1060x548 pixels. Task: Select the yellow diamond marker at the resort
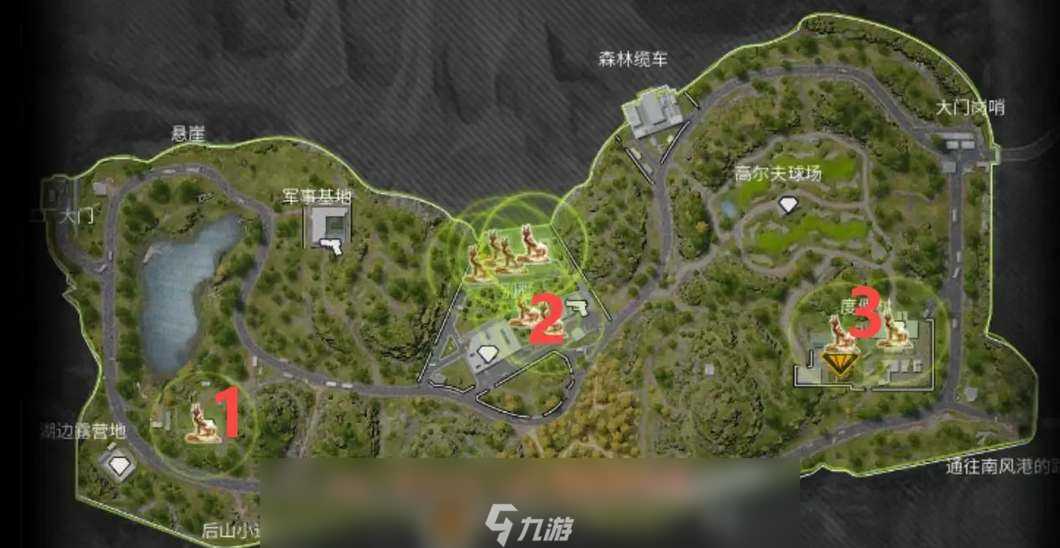[x=837, y=361]
